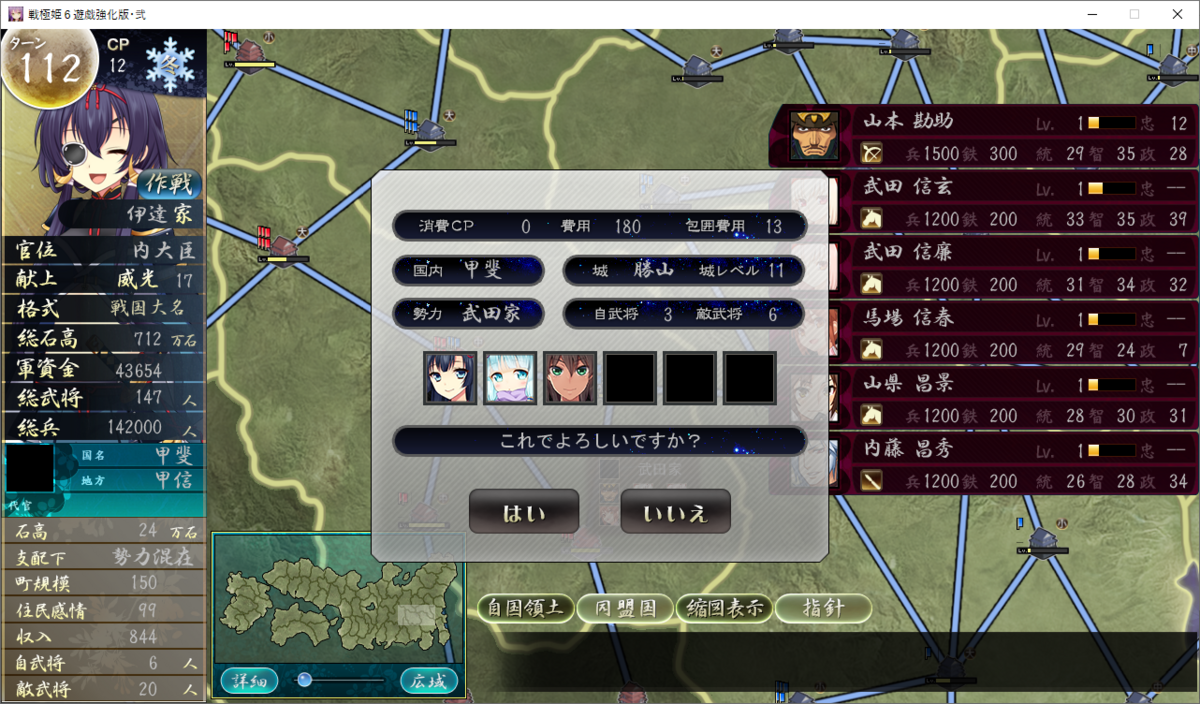Adjust the map zoom slider handle
This screenshot has height=704, width=1200.
pos(305,680)
